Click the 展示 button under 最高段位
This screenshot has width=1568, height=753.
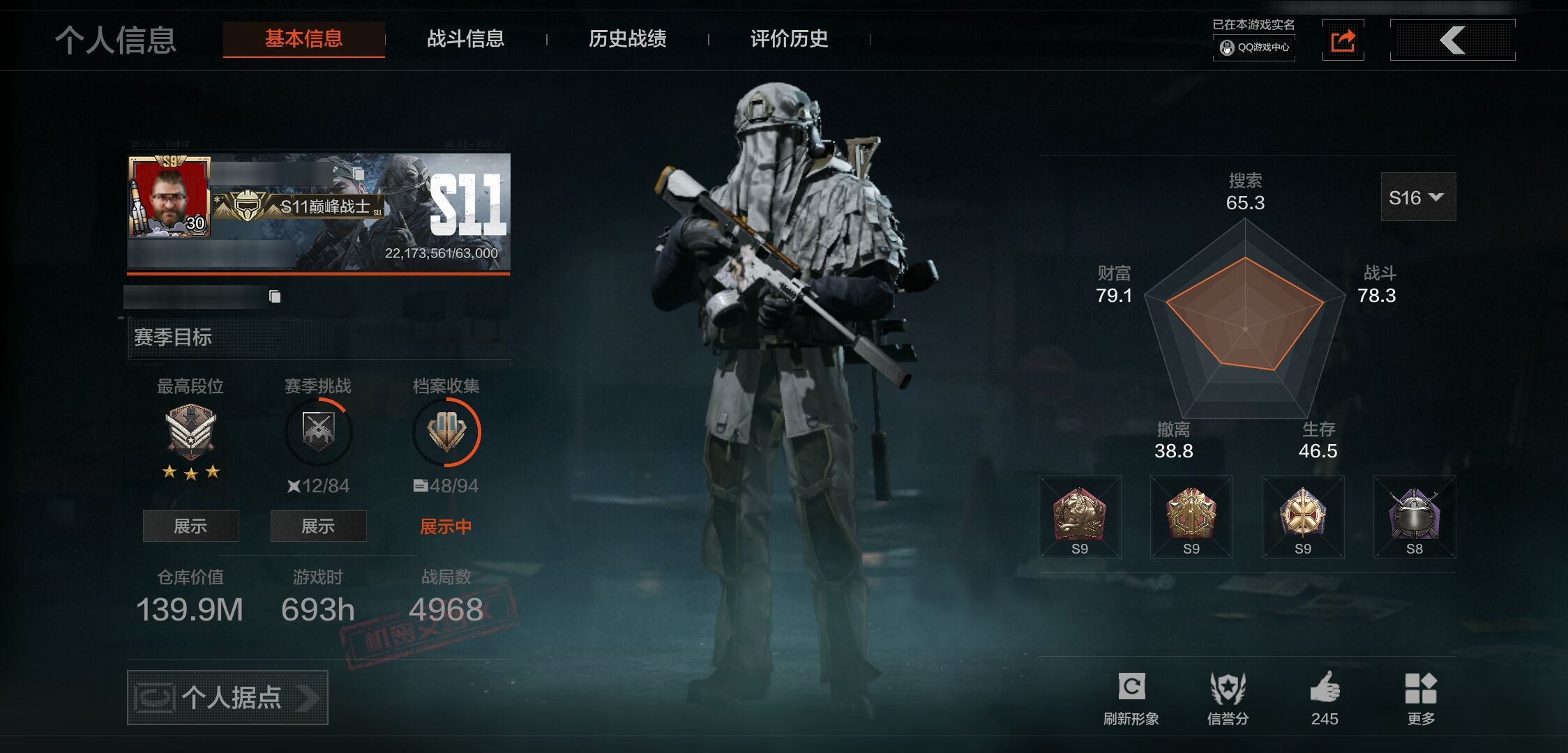click(x=190, y=526)
